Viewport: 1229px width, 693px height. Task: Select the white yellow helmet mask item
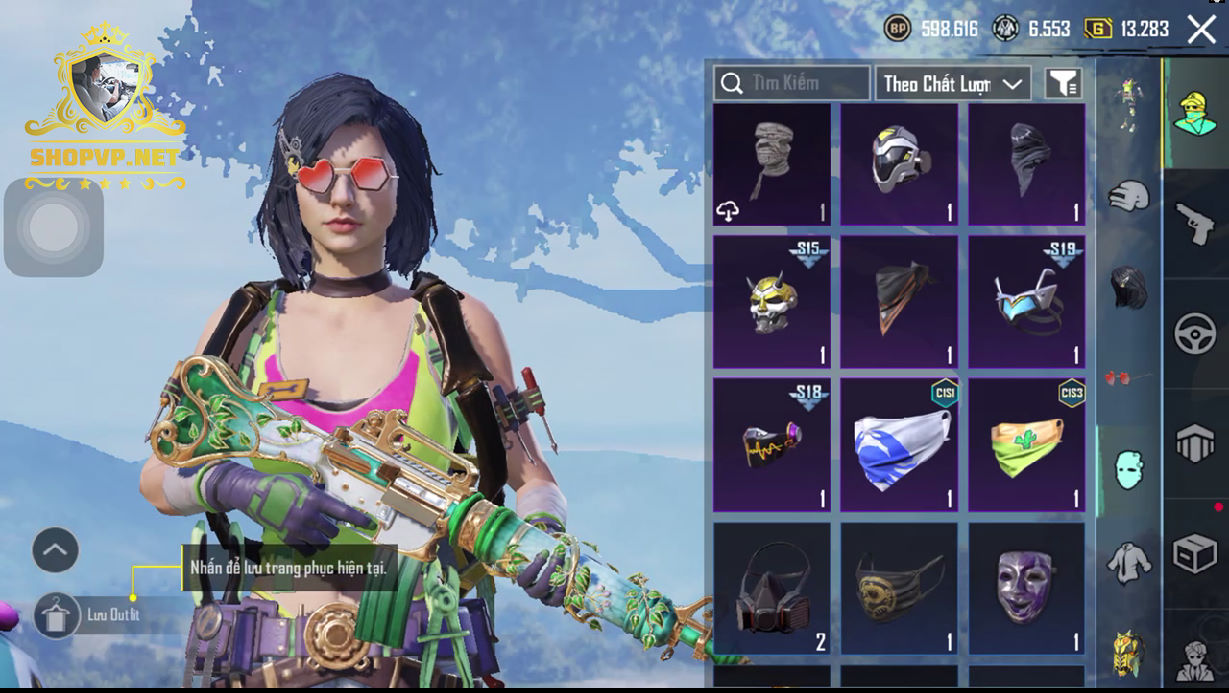coord(899,165)
